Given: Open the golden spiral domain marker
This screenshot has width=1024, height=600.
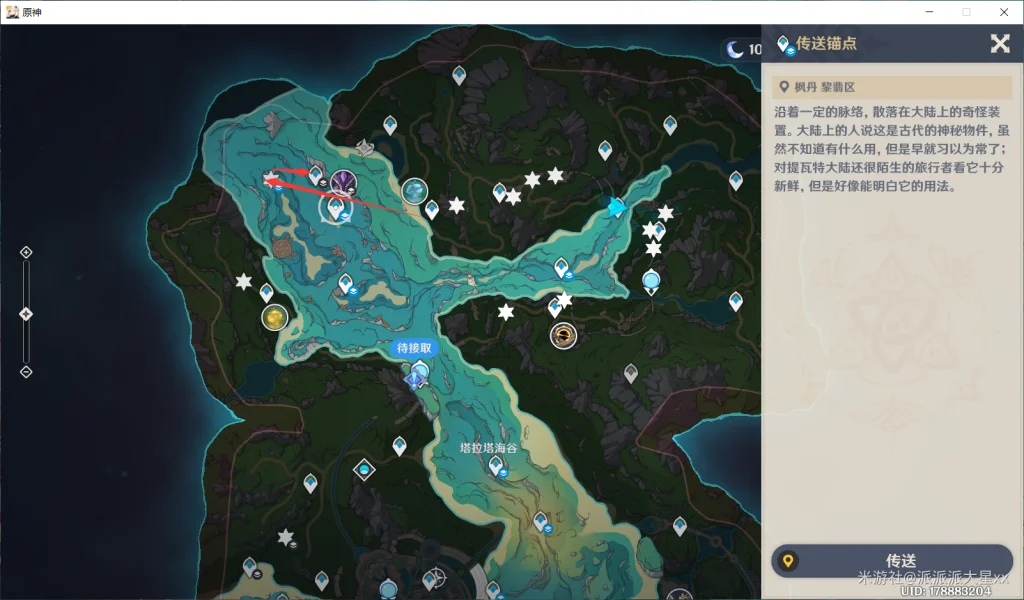Looking at the screenshot, I should pos(564,336).
